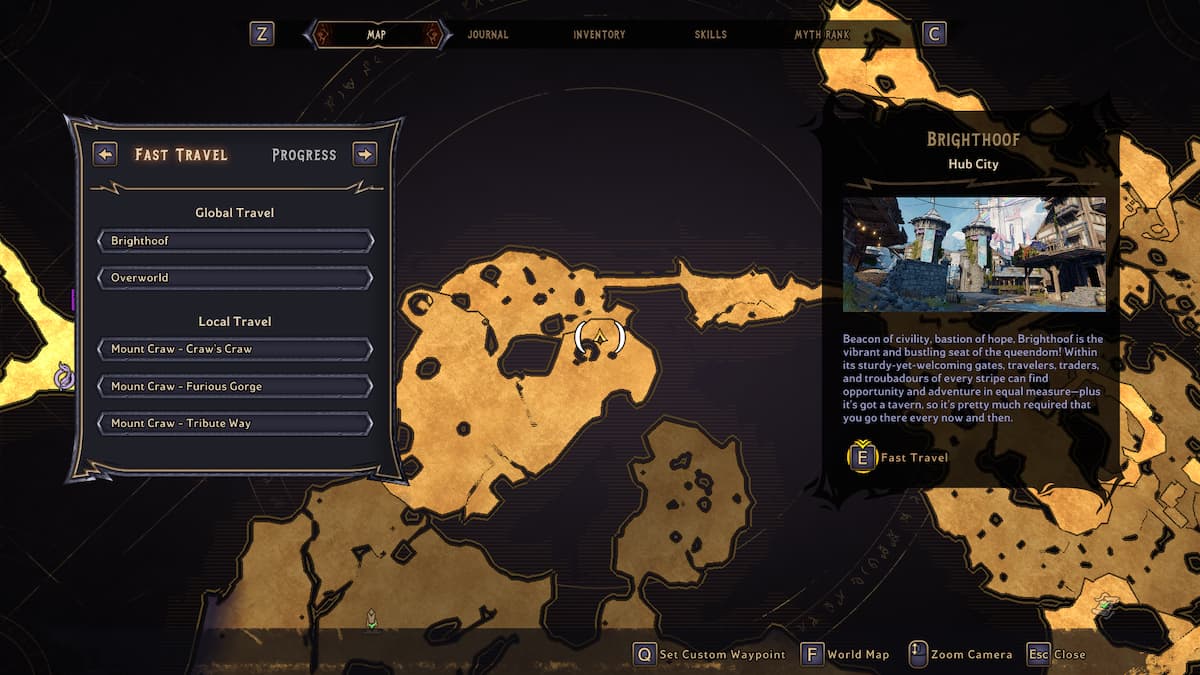Pick Mount Craw - Craw's Craw

pos(235,349)
